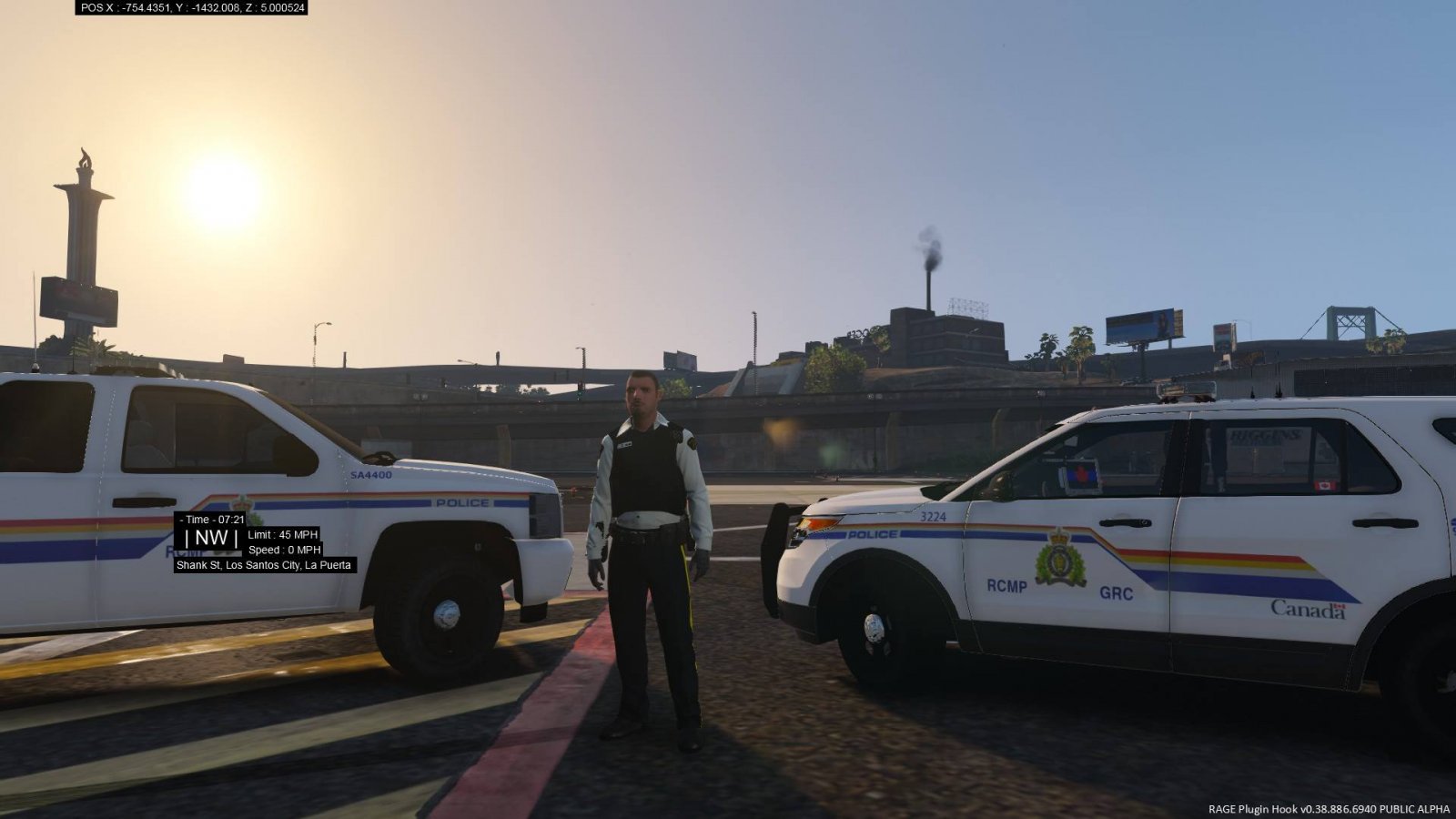Expand the Shank St location banner
This screenshot has width=1456, height=819.
(x=265, y=566)
